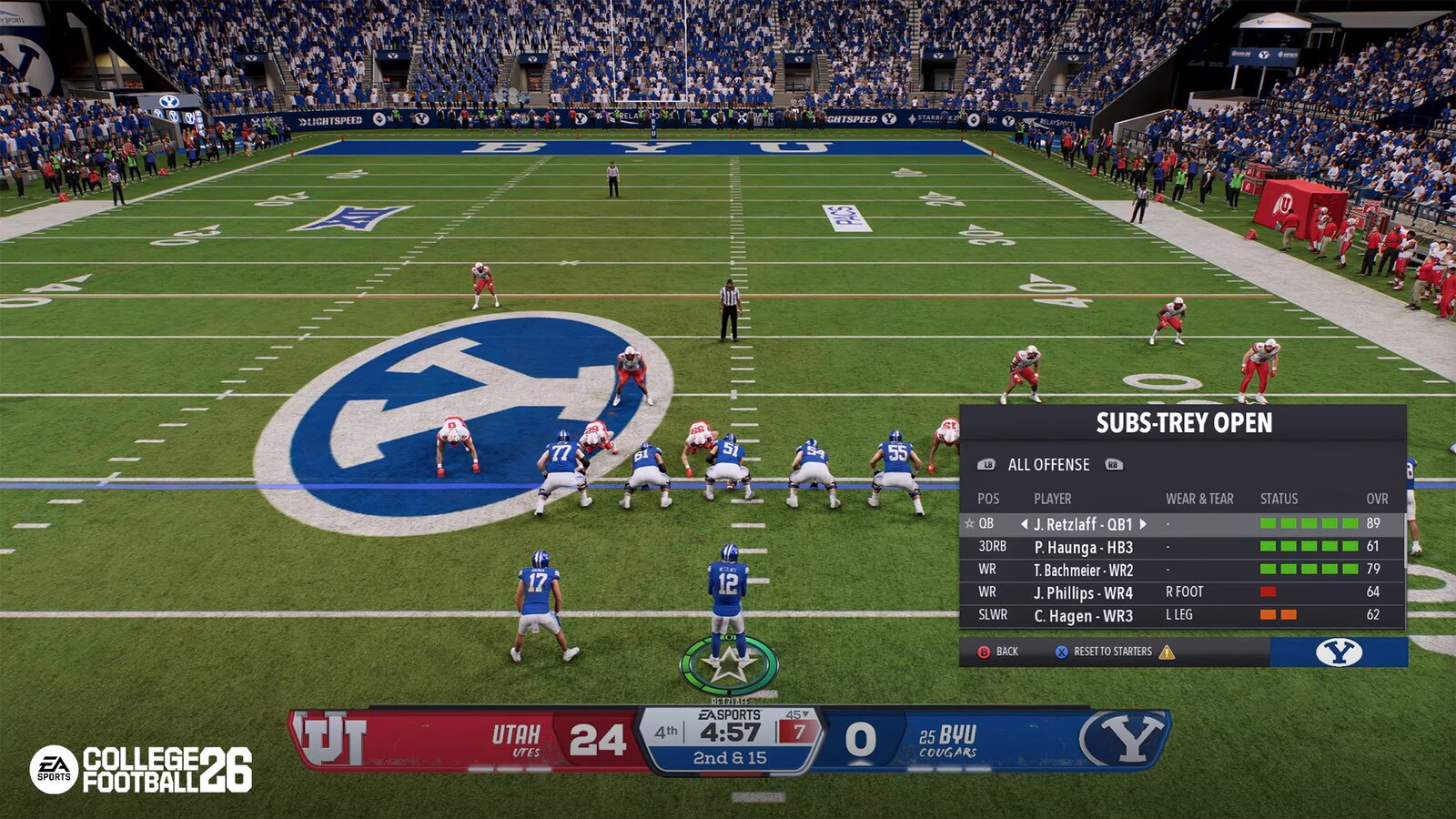Click the SUBS-TREY OPEN panel header
Screen dimensions: 1456x819
1186,421
